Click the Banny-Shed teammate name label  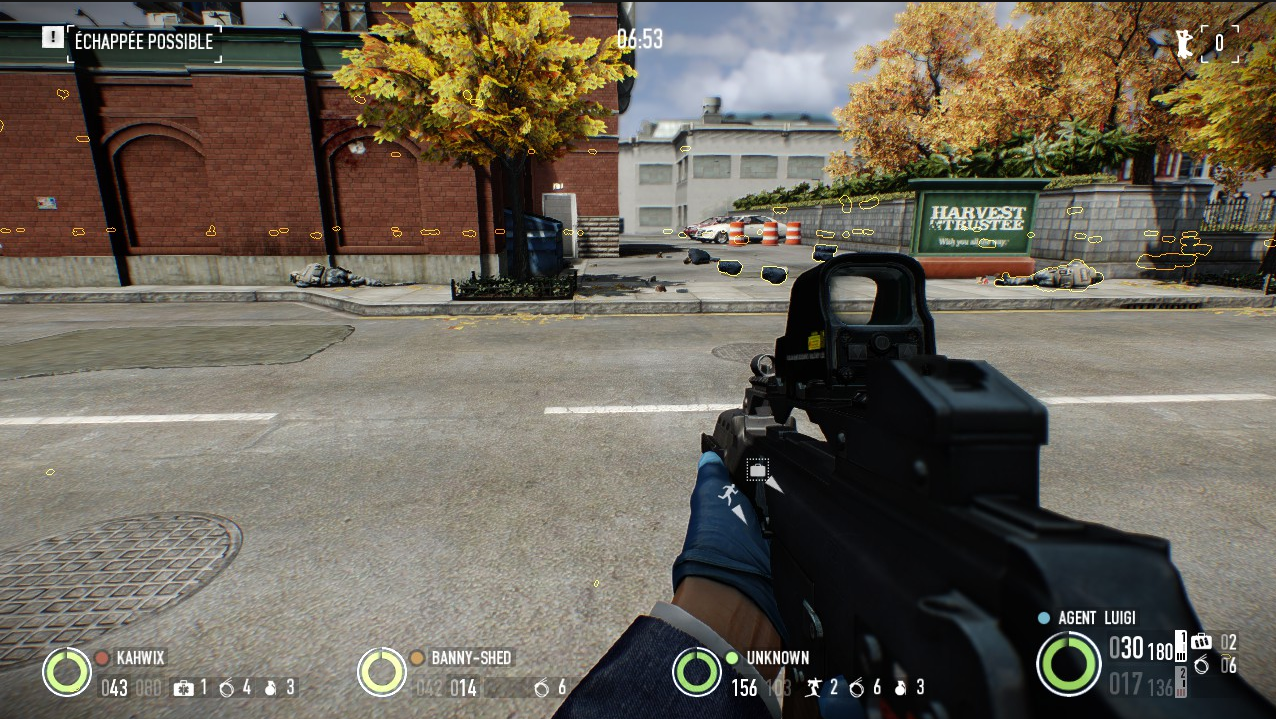[471, 658]
